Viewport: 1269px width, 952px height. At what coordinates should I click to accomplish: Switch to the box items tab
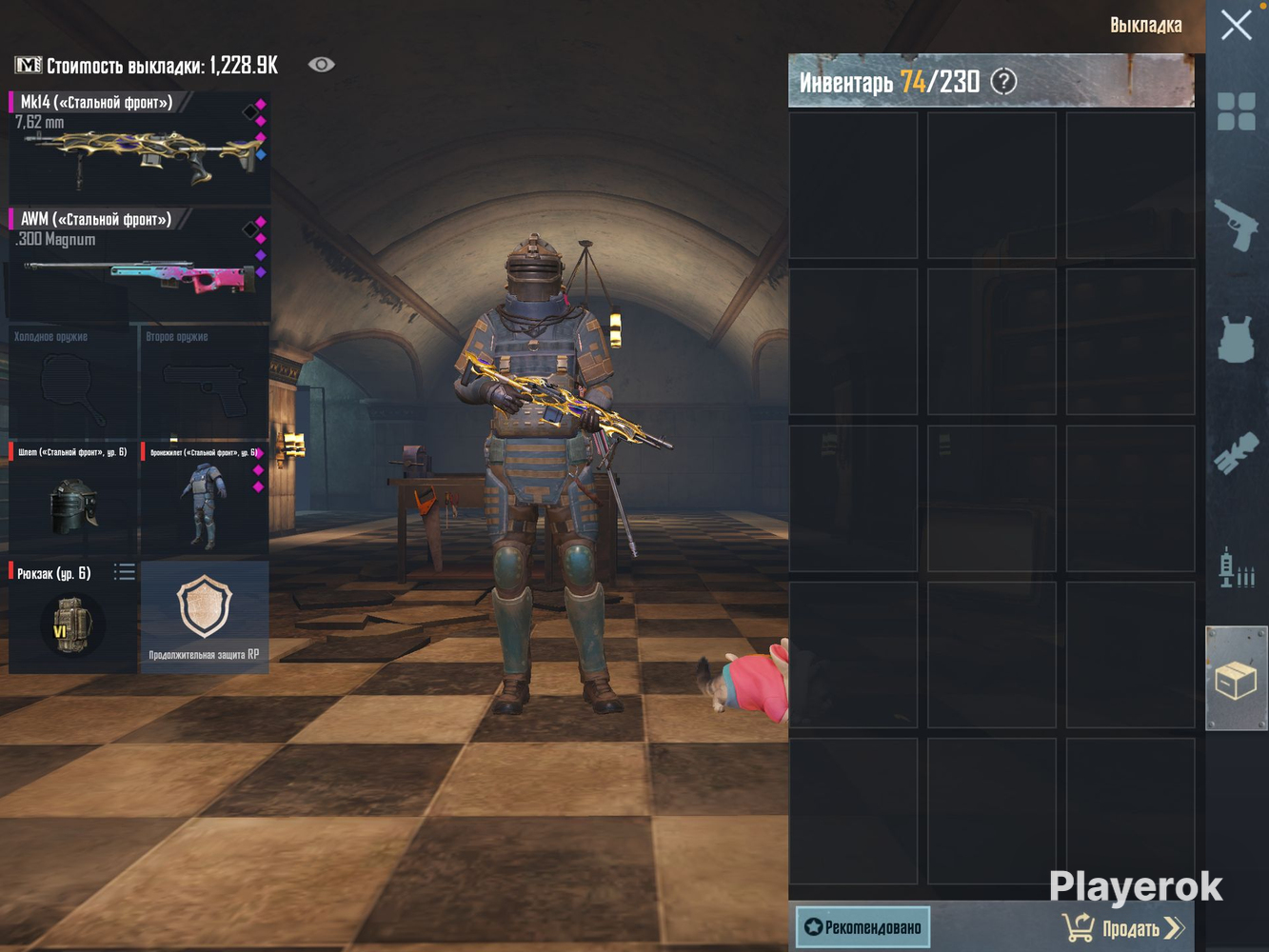[1236, 680]
